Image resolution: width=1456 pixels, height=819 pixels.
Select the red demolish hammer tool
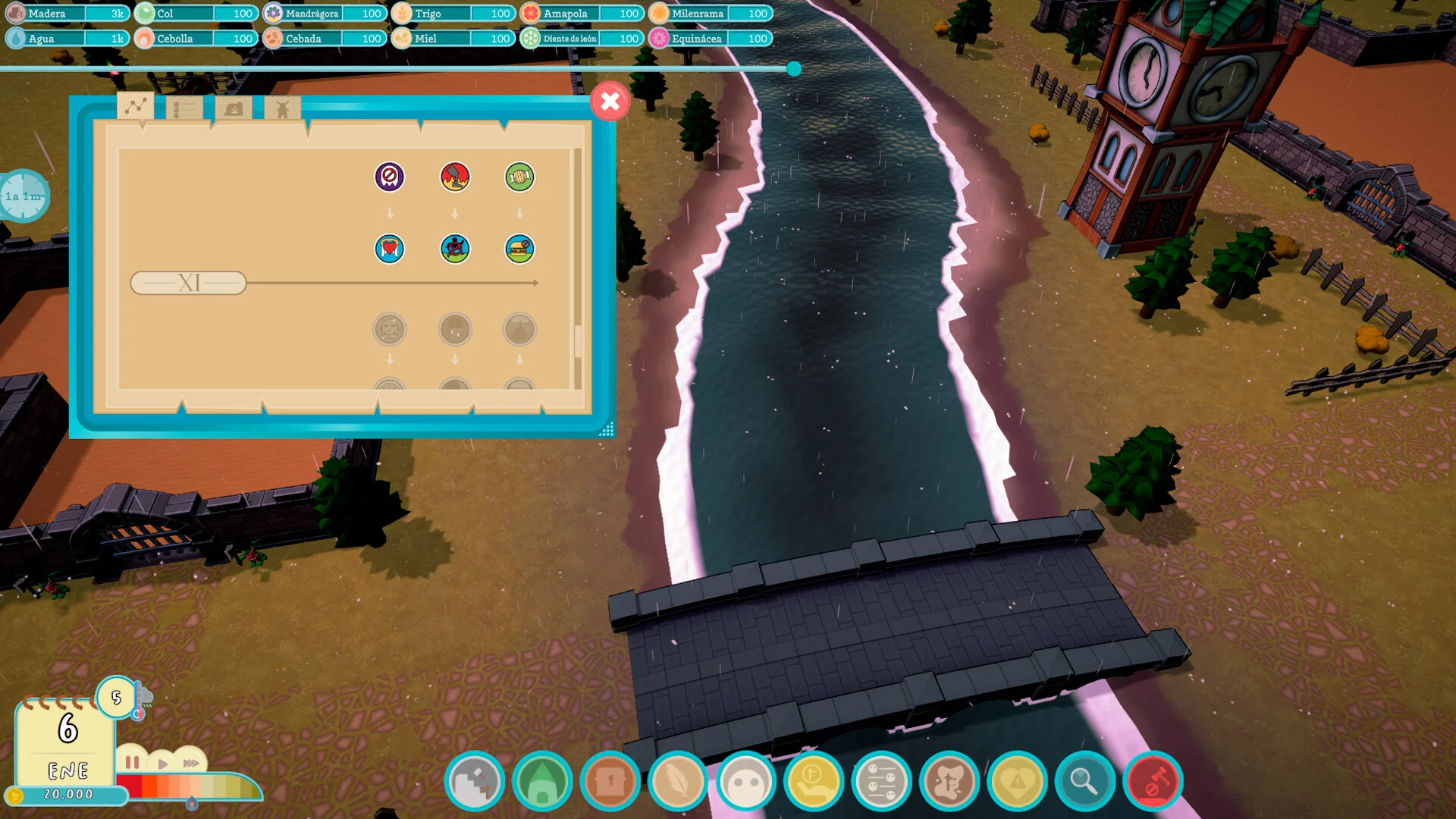click(1153, 781)
